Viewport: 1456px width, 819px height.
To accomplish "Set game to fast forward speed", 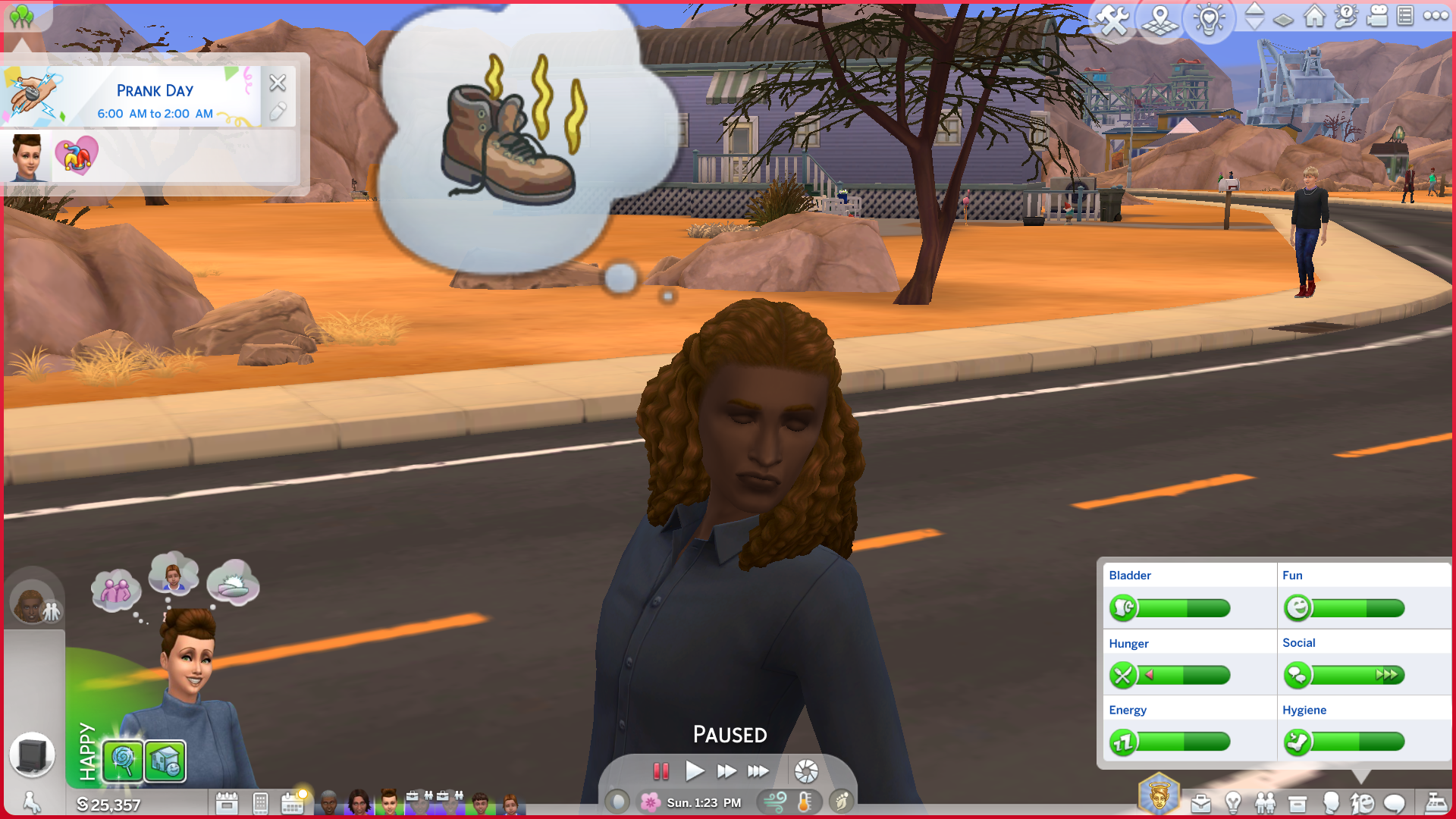I will coord(726,771).
